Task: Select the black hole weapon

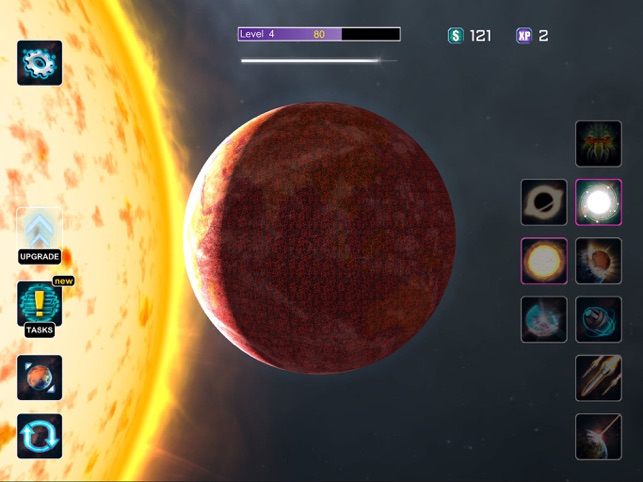Action: pyautogui.click(x=544, y=203)
